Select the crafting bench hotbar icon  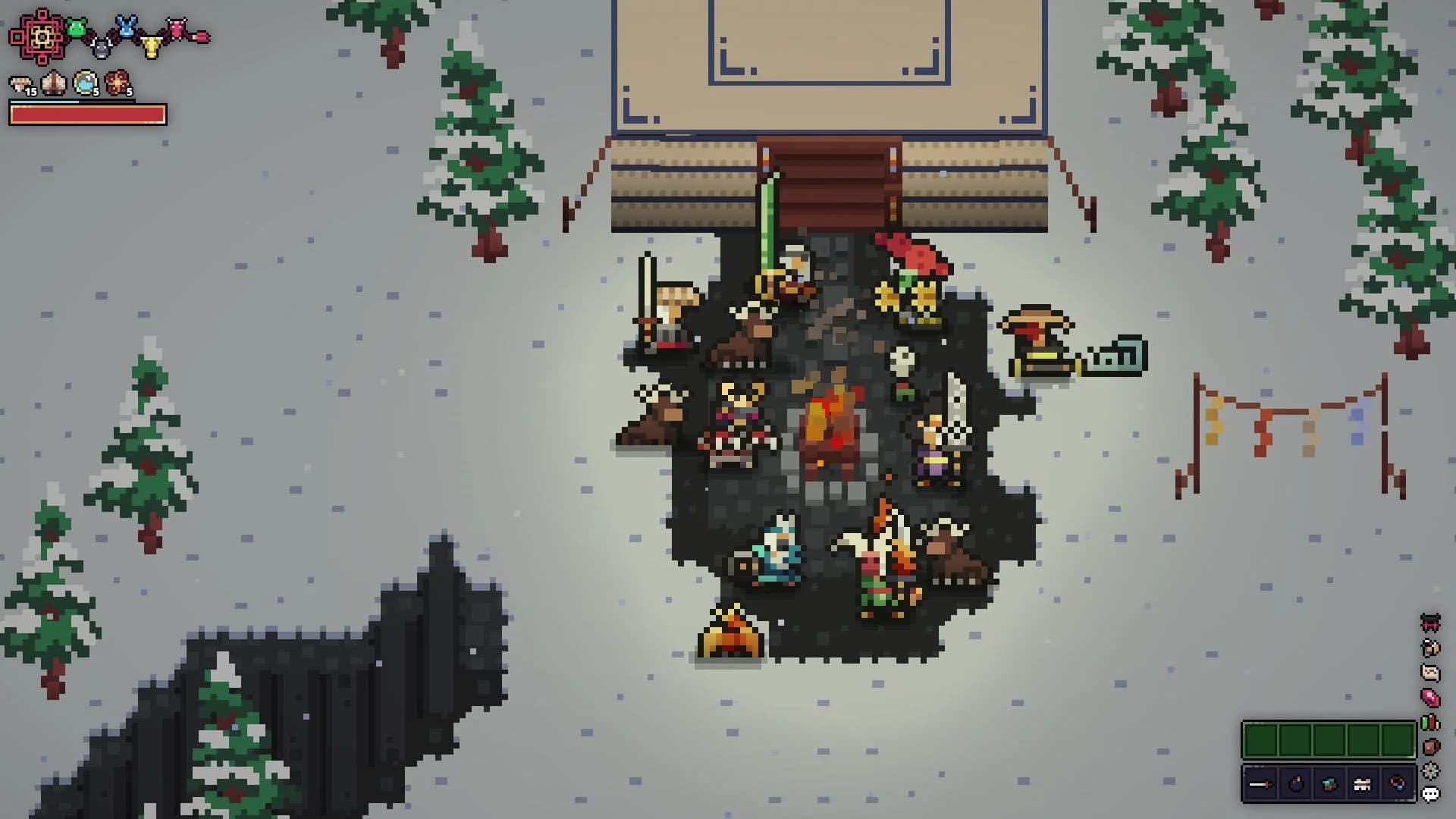click(1361, 784)
